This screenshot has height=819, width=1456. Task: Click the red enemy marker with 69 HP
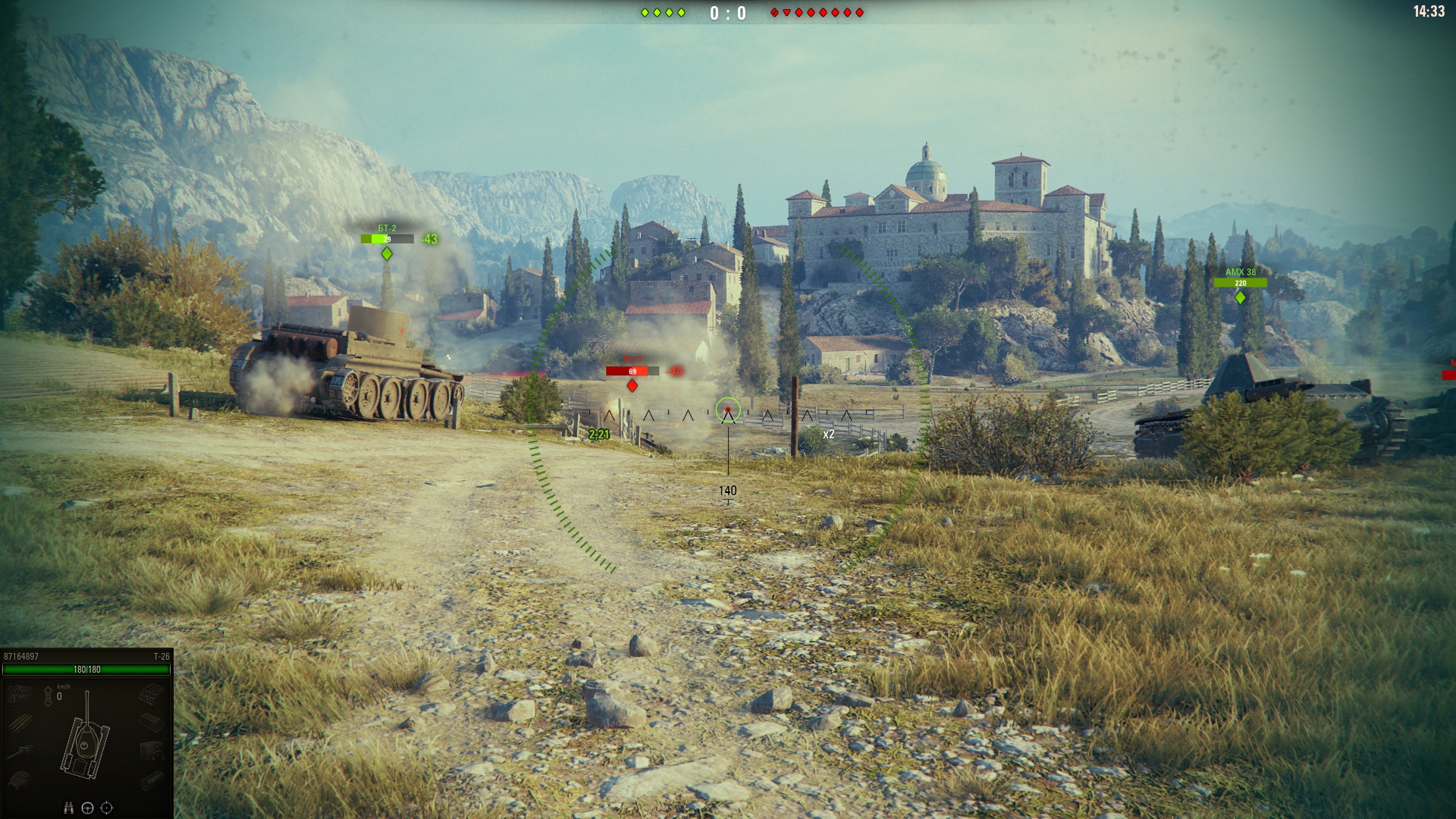[x=632, y=385]
